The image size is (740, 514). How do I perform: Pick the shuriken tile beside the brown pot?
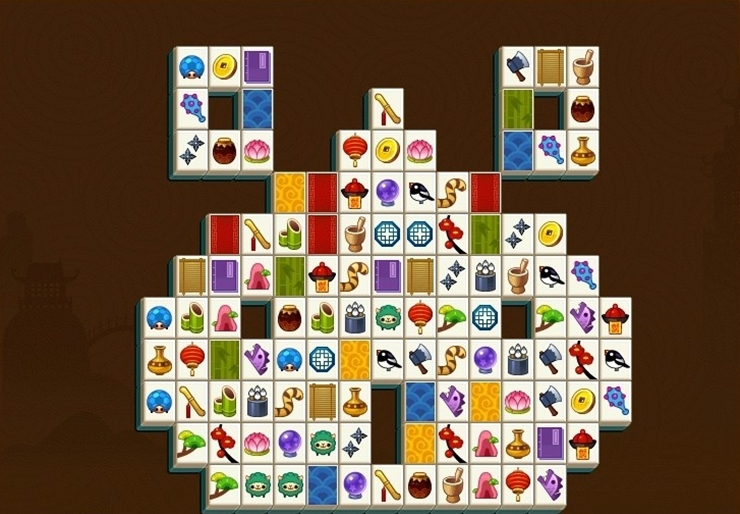pos(192,150)
